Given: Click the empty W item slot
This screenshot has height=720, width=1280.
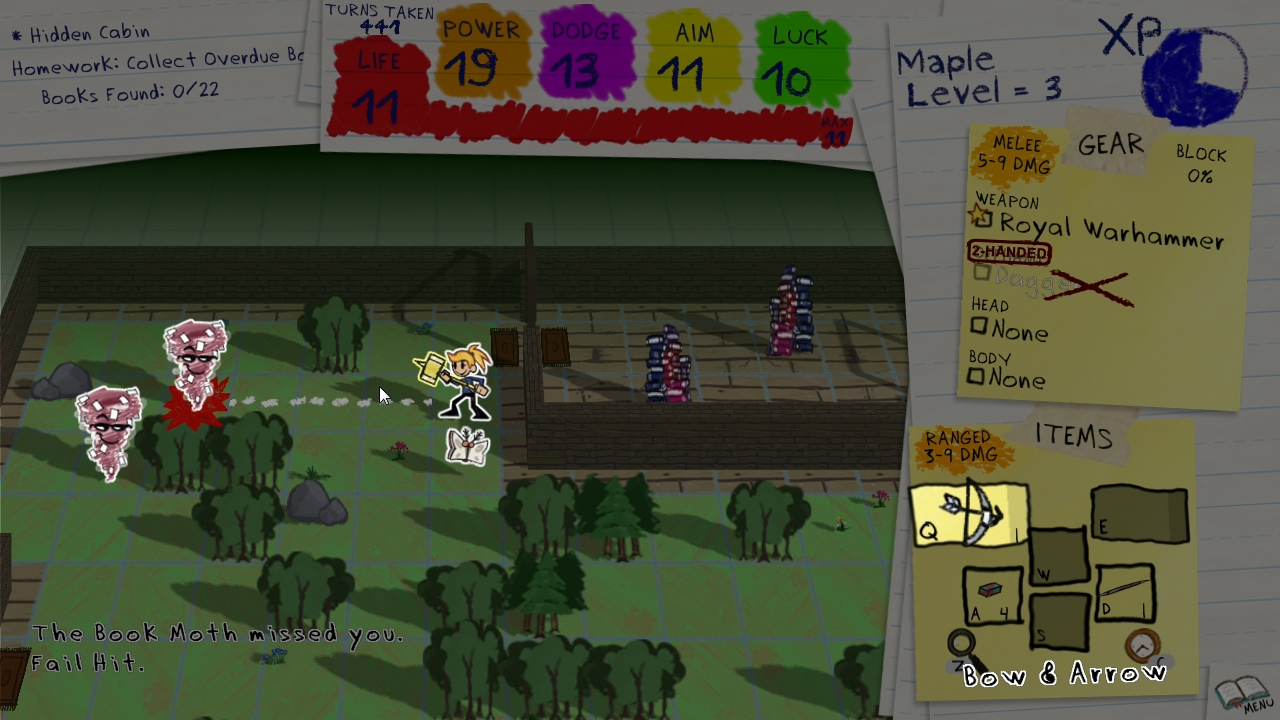Looking at the screenshot, I should click(x=1060, y=556).
